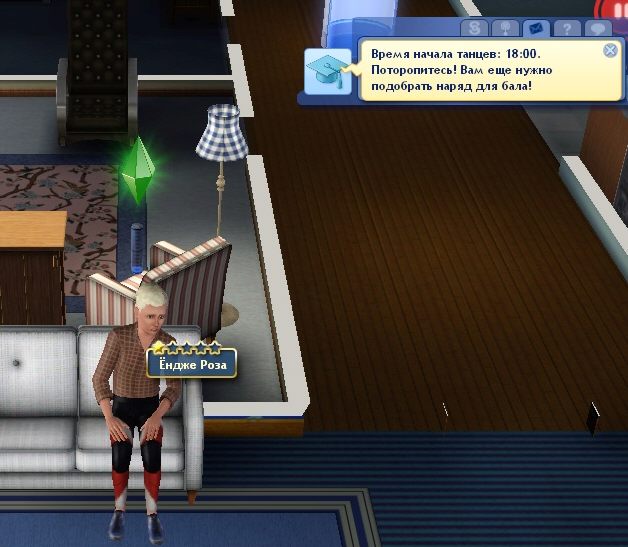Viewport: 628px width, 547px height.
Task: Click the graduation cap notification icon
Action: point(328,71)
